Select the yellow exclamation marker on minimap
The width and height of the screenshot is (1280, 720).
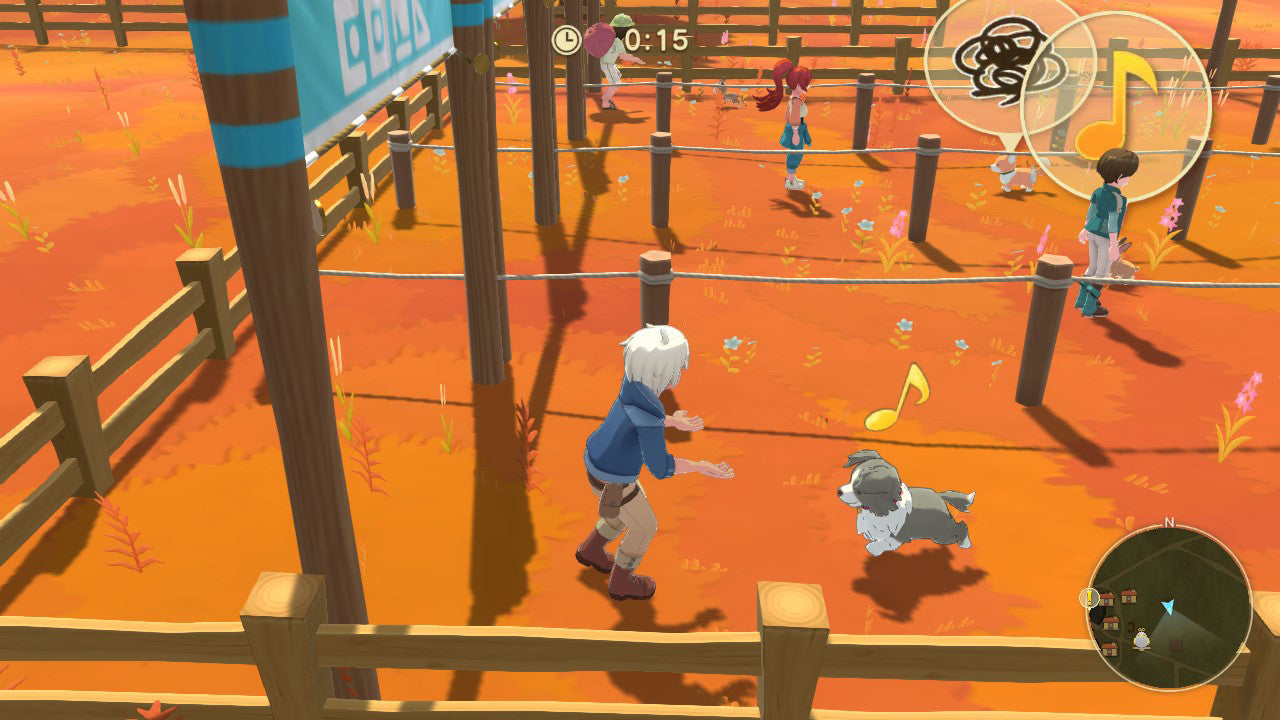1089,598
